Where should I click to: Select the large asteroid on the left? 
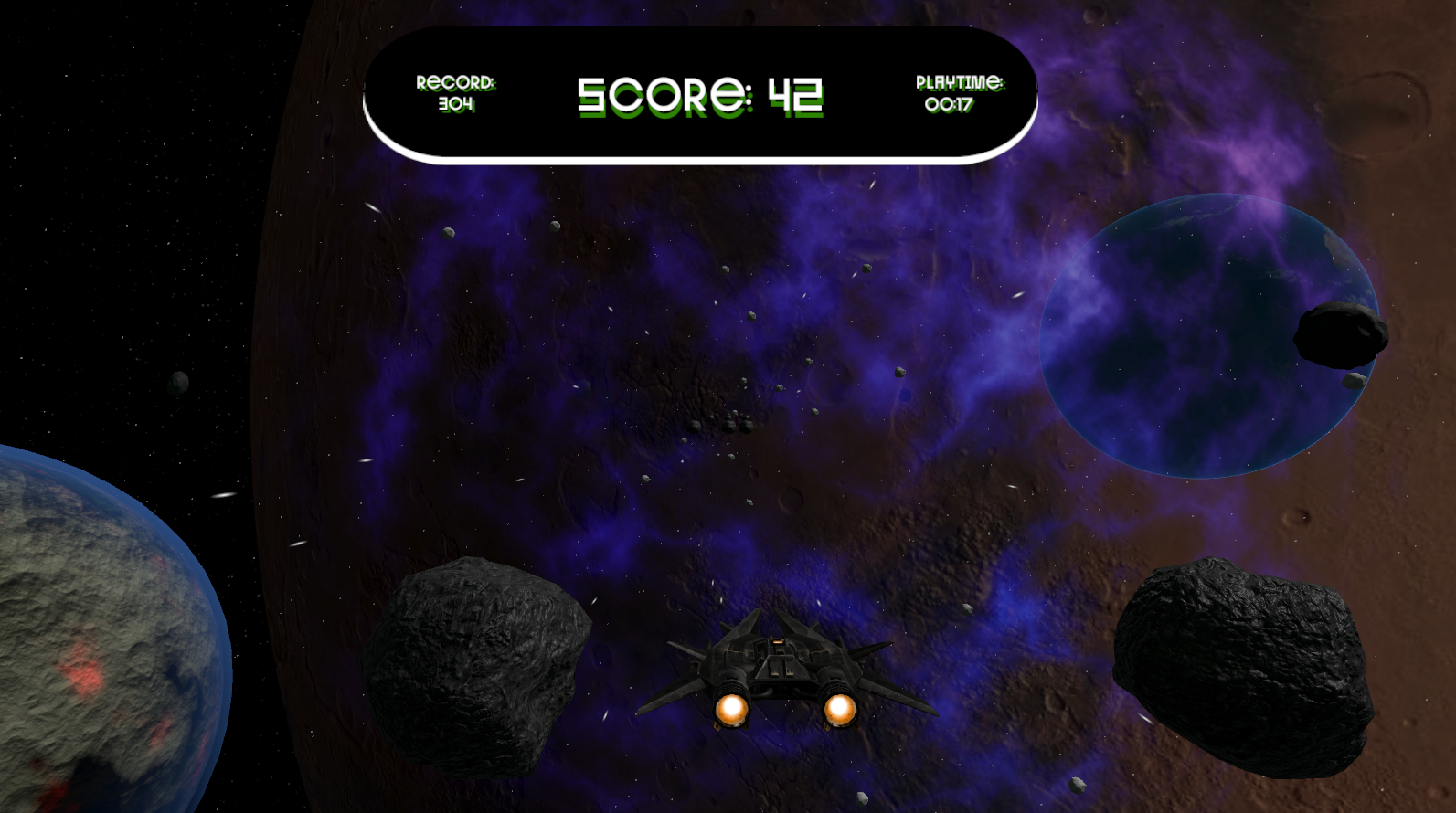(x=475, y=667)
